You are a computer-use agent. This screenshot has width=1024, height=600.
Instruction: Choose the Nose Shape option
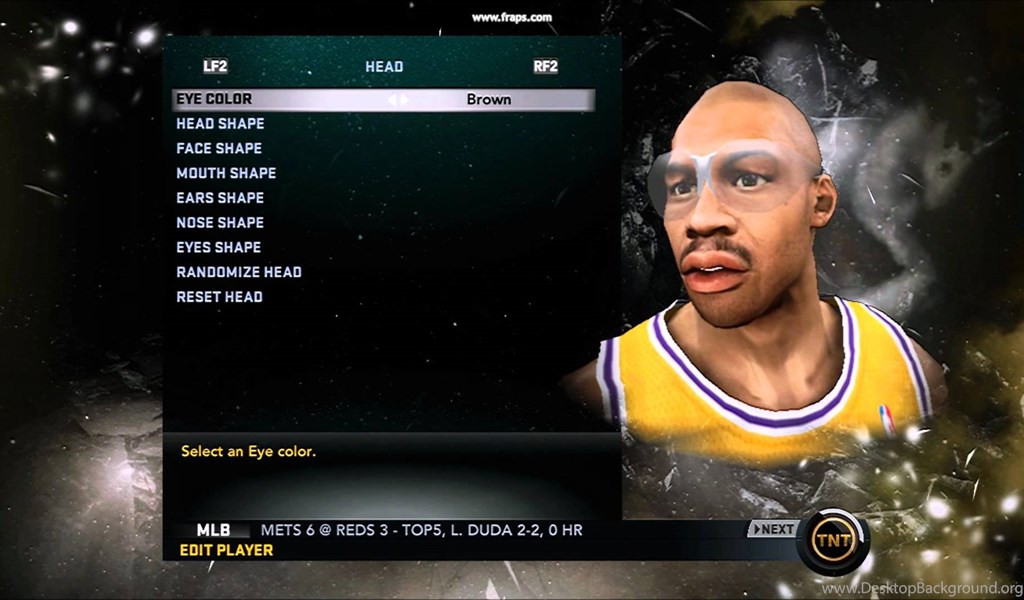pyautogui.click(x=220, y=222)
